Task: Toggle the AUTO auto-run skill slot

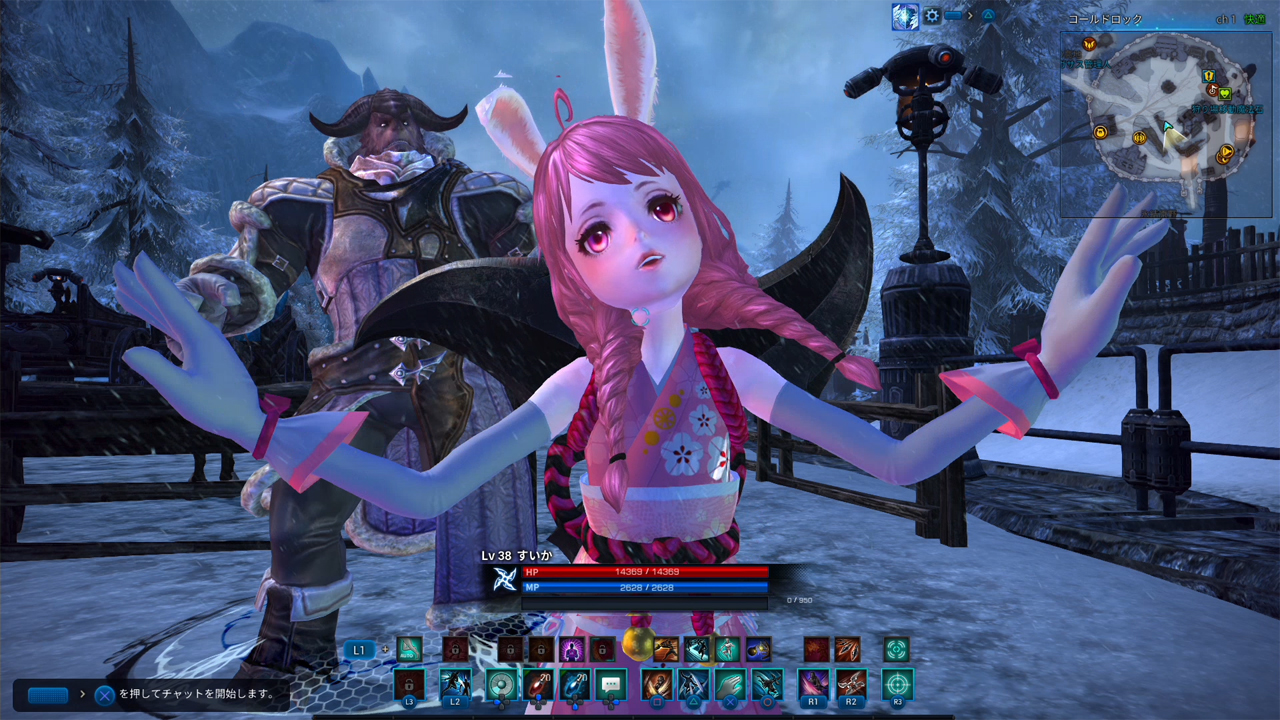Action: point(408,648)
